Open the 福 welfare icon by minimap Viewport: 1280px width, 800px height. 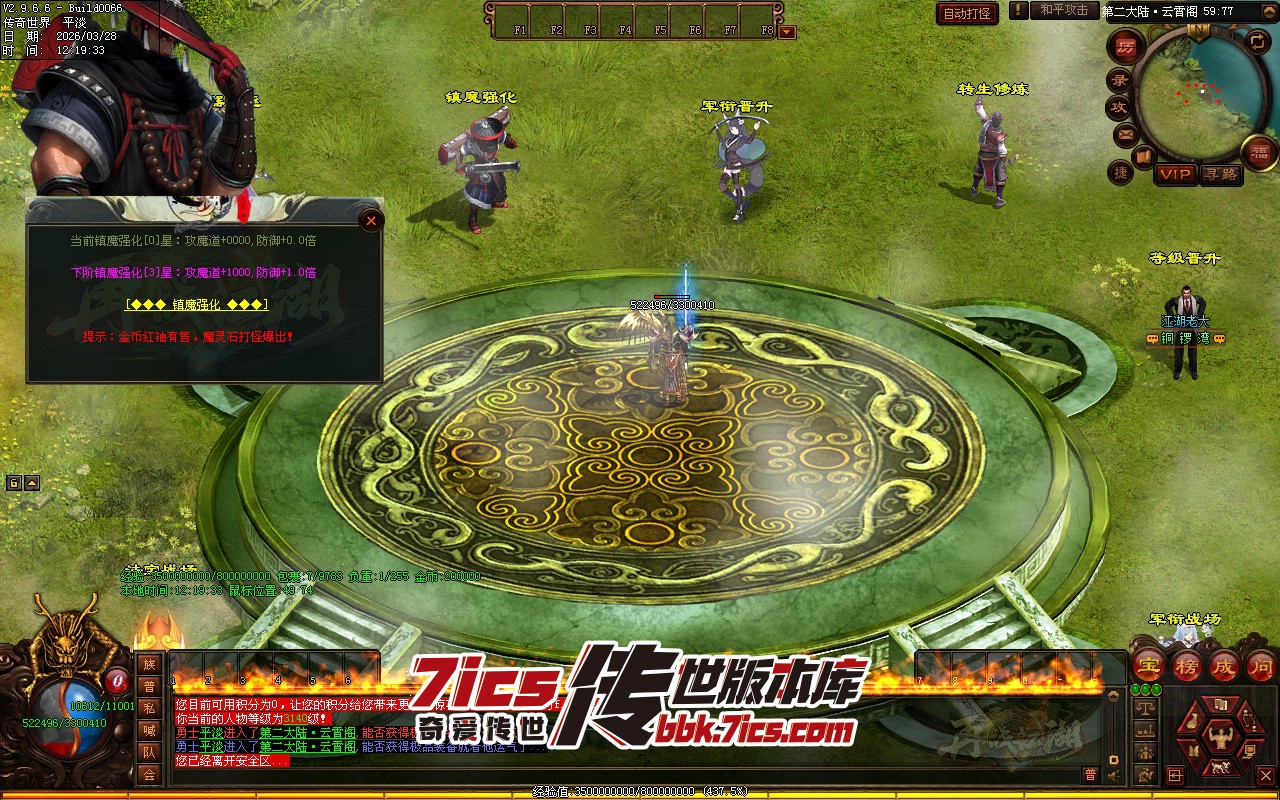pyautogui.click(x=1260, y=152)
